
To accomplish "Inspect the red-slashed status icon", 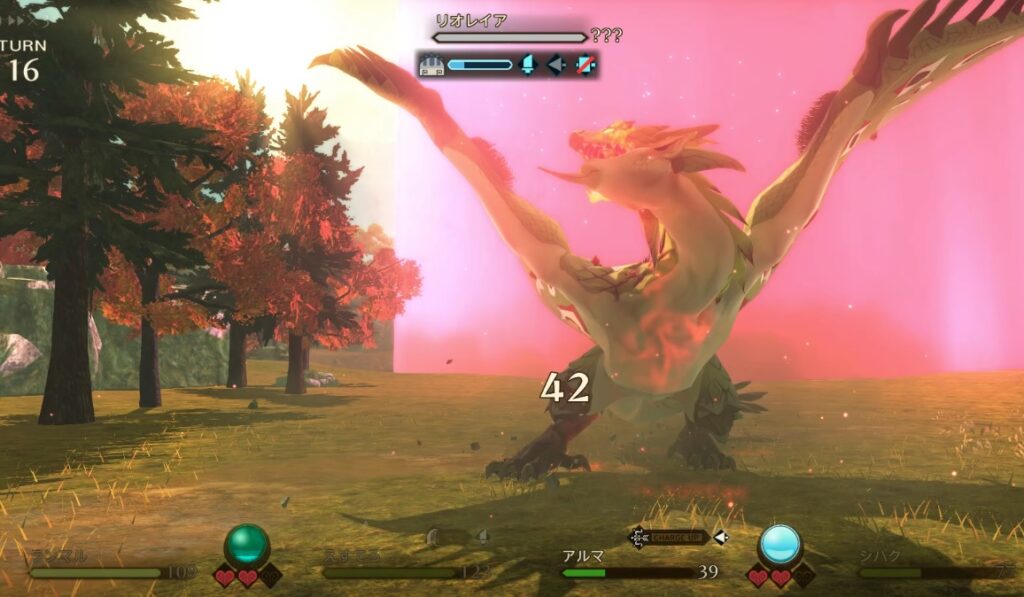I will click(584, 65).
